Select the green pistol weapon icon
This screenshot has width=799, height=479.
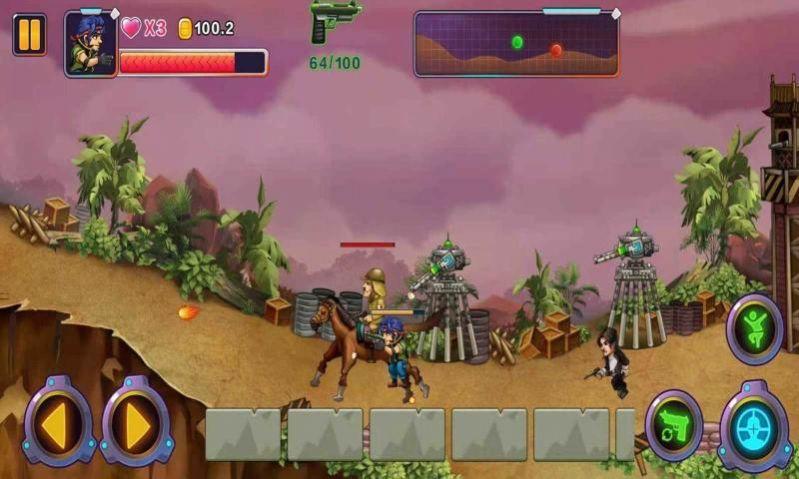pos(333,21)
